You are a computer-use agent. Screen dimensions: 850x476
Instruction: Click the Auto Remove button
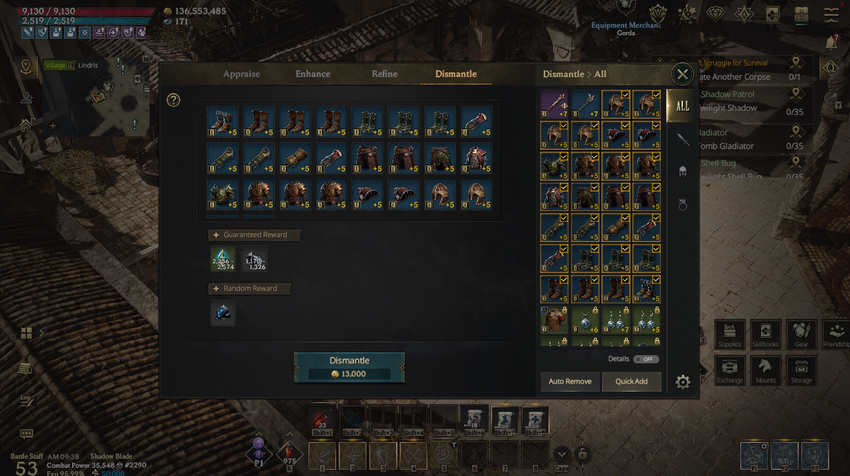click(x=570, y=382)
